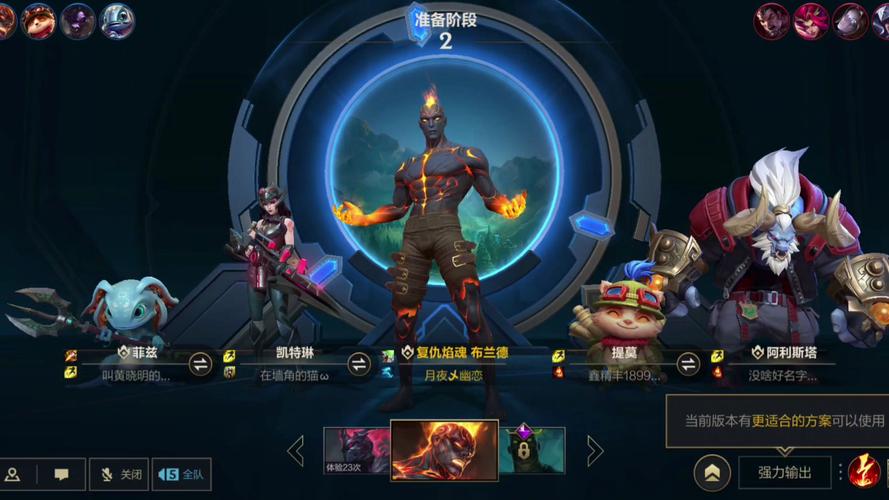Choose the trial skin thumbnail marked 体验23次
This screenshot has height=500, width=889.
click(356, 450)
